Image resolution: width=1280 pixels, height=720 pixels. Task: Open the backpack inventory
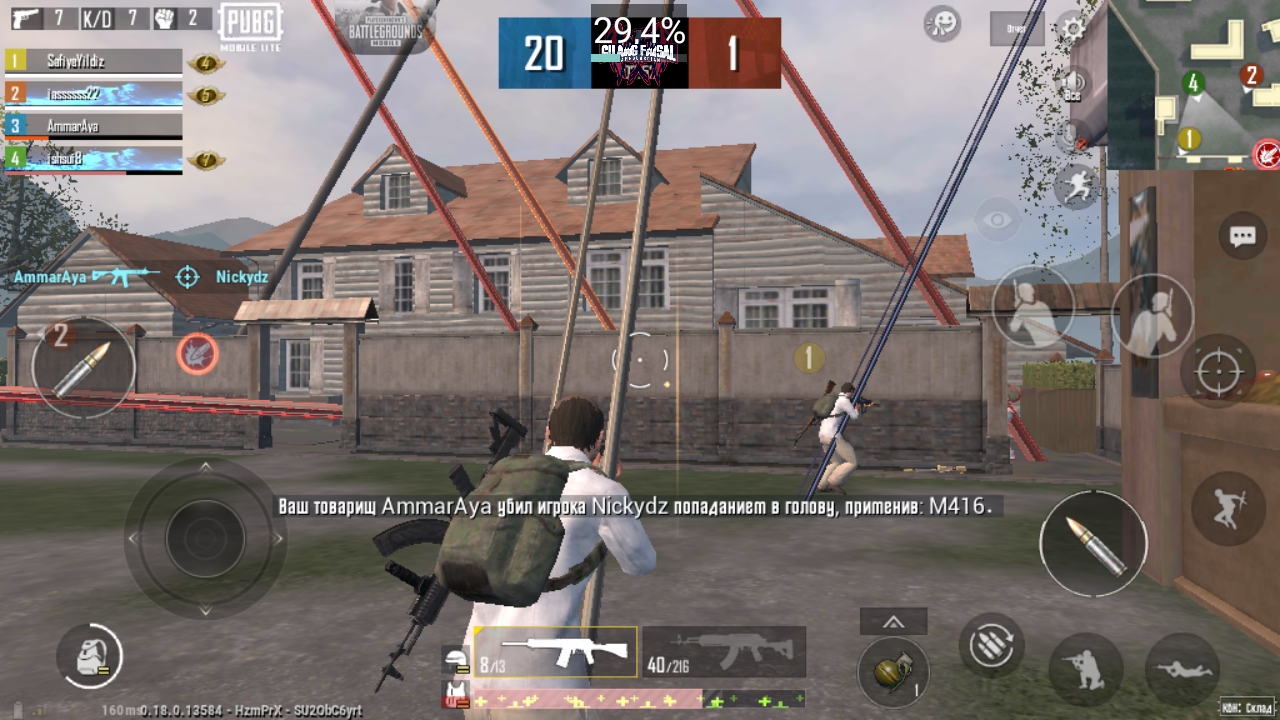click(89, 657)
